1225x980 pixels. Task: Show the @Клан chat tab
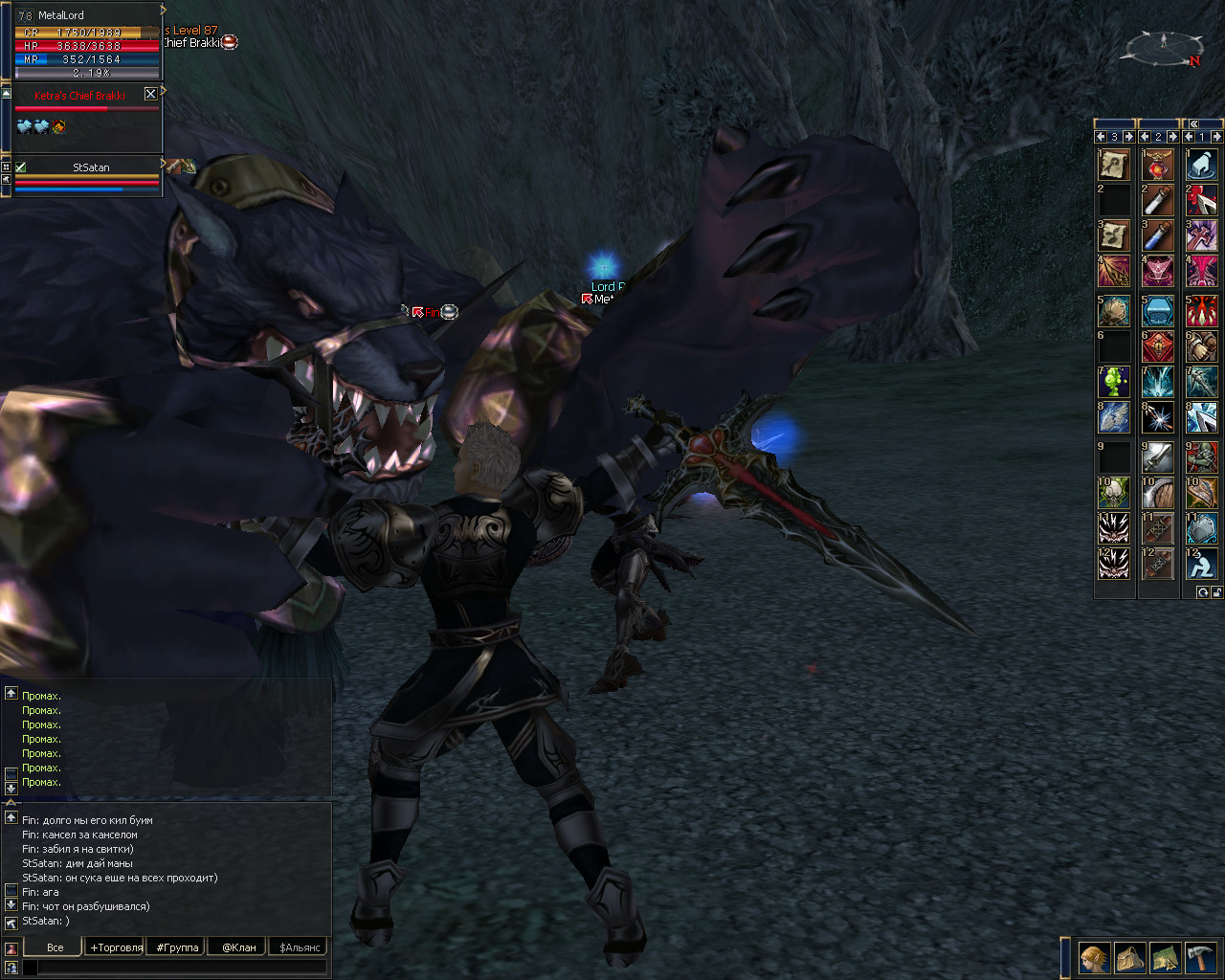click(x=239, y=947)
